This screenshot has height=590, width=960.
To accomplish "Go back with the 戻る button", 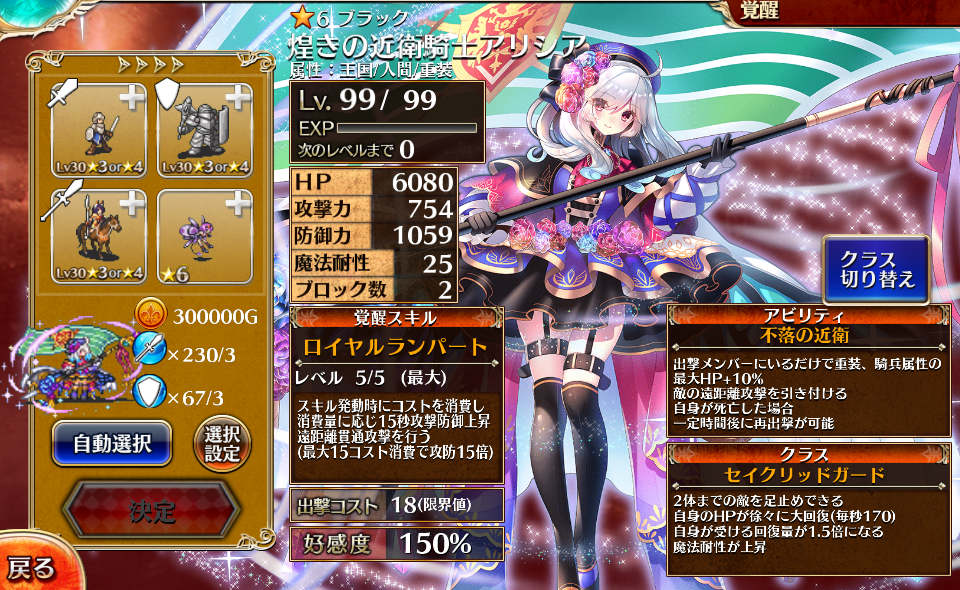I will click(x=32, y=568).
